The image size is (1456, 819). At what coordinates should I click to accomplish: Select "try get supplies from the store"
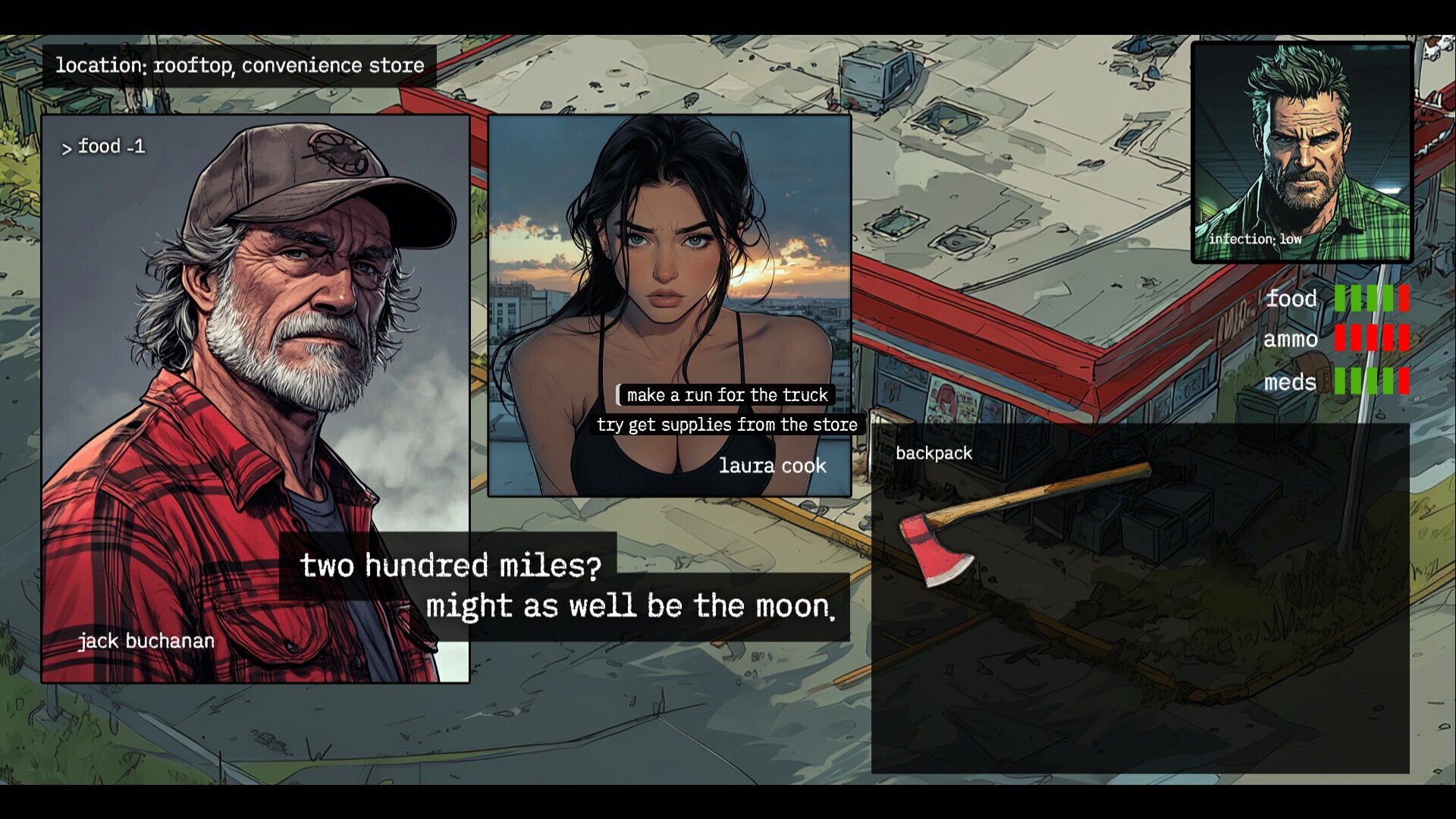726,425
